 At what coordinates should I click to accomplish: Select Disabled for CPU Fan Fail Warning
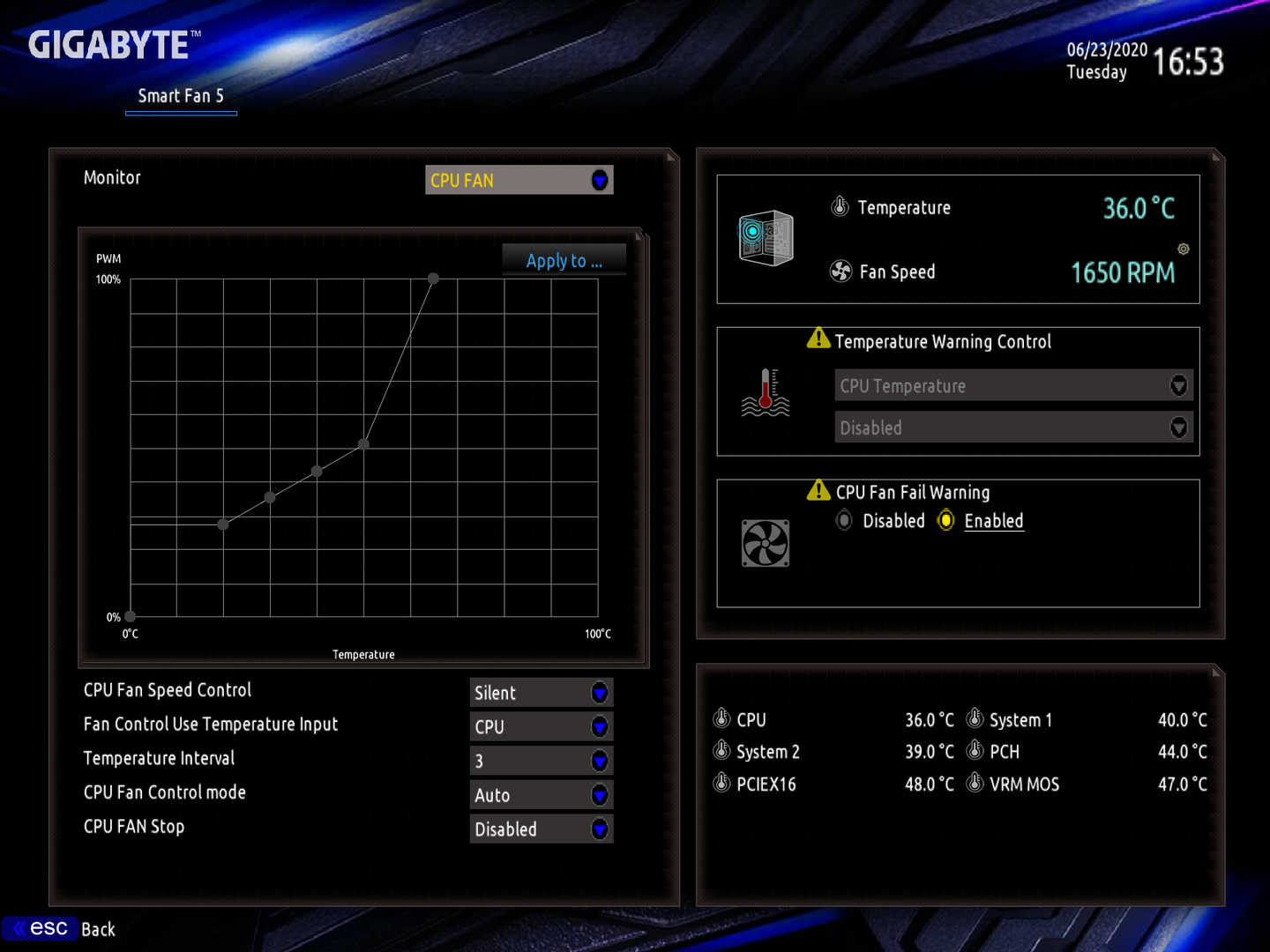[845, 521]
